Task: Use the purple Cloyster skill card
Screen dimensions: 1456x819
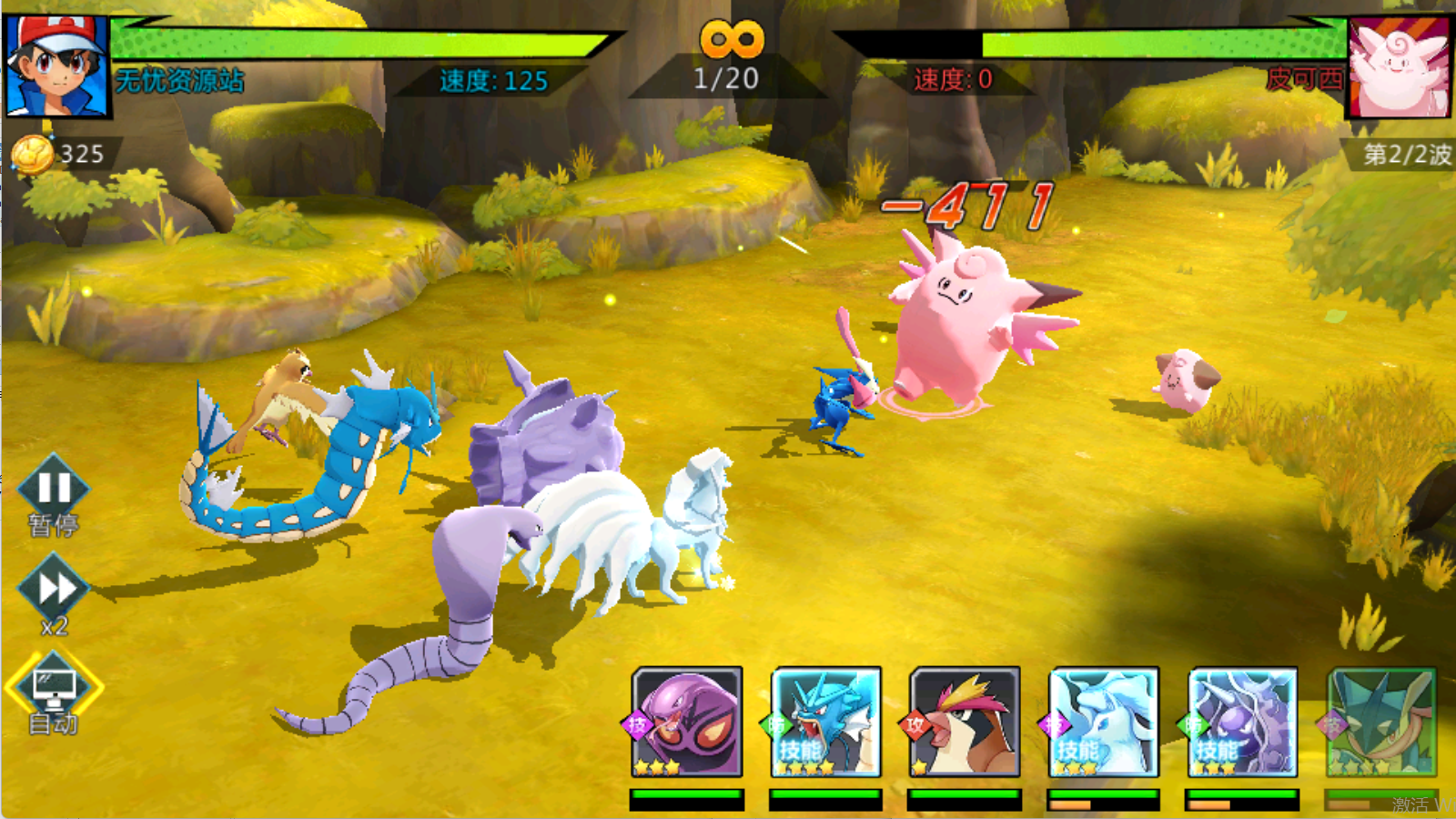Action: [x=1242, y=722]
